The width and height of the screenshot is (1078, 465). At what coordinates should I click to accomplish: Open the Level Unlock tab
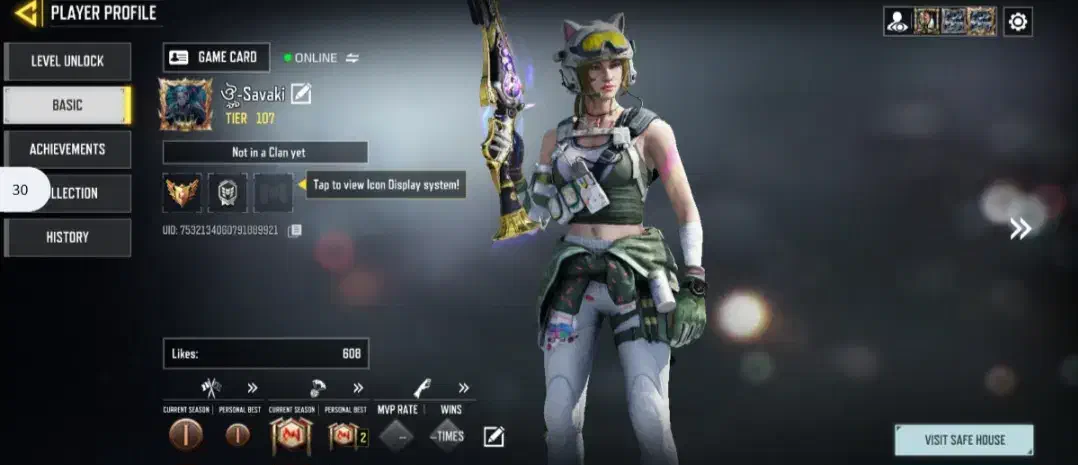[x=67, y=61]
